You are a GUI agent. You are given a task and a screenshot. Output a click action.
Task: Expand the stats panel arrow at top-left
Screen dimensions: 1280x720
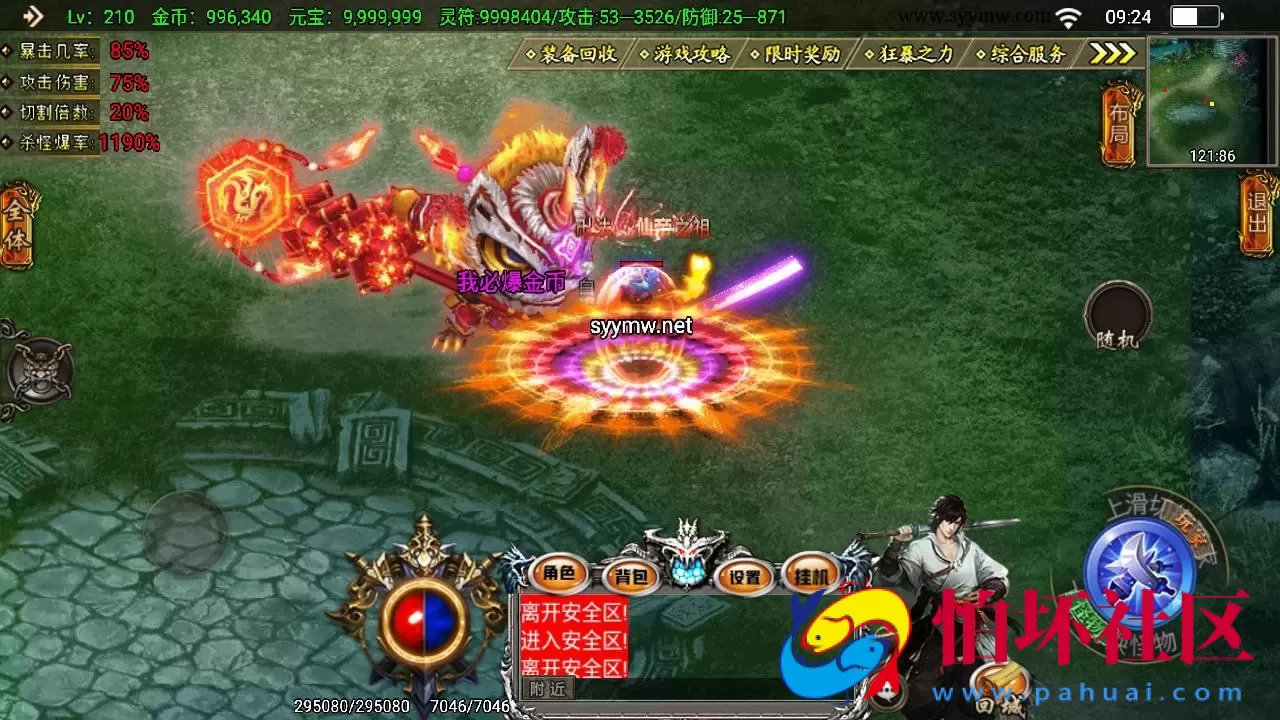32,16
